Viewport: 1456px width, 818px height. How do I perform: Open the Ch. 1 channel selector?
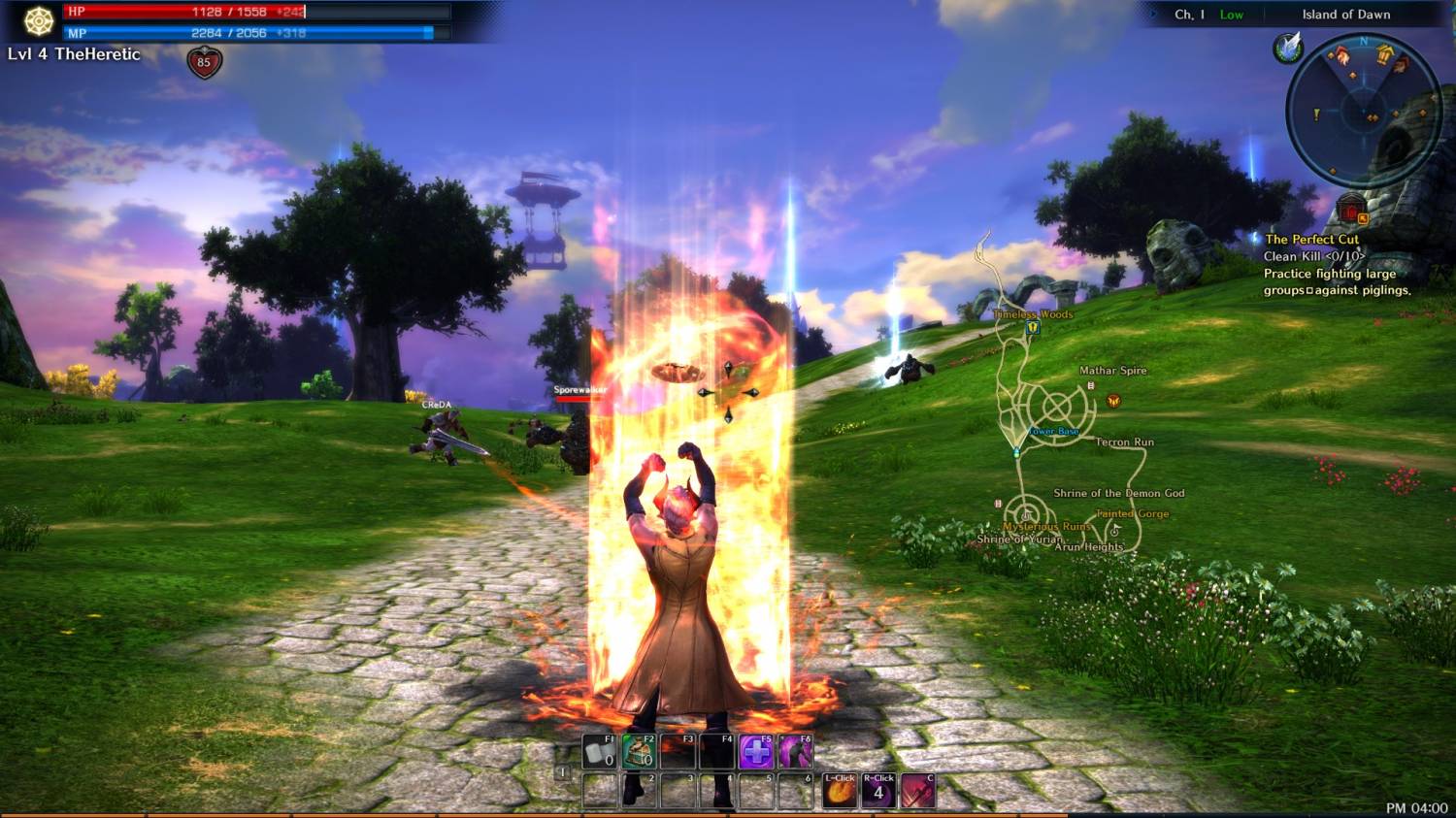pyautogui.click(x=1189, y=15)
